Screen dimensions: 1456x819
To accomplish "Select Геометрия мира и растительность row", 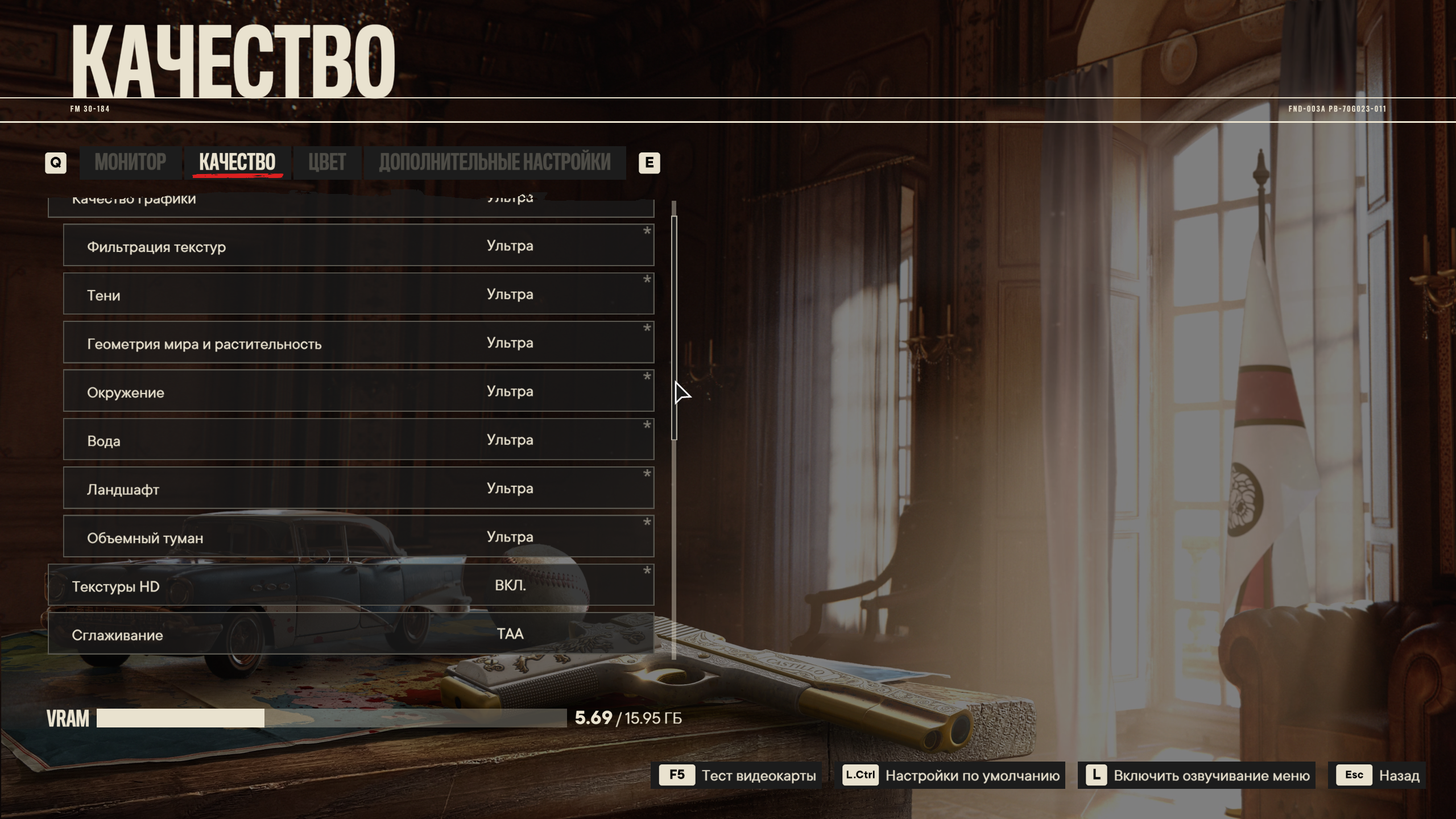I will (358, 342).
